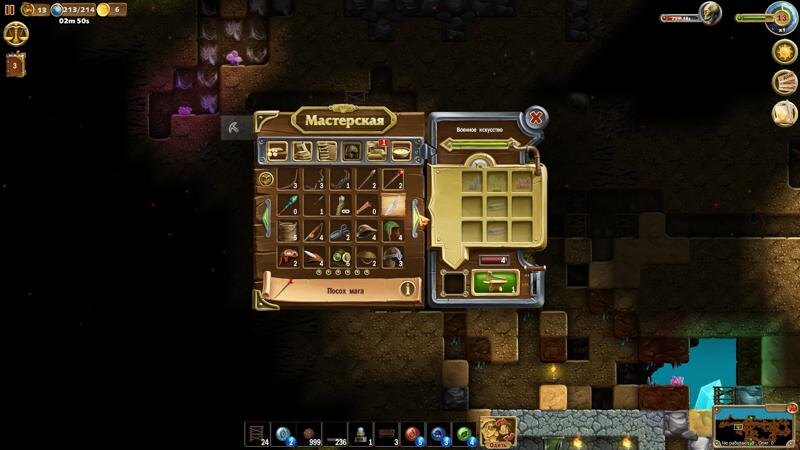This screenshot has height=450, width=800.
Task: Craft the item with the green anvil button
Action: (x=494, y=282)
